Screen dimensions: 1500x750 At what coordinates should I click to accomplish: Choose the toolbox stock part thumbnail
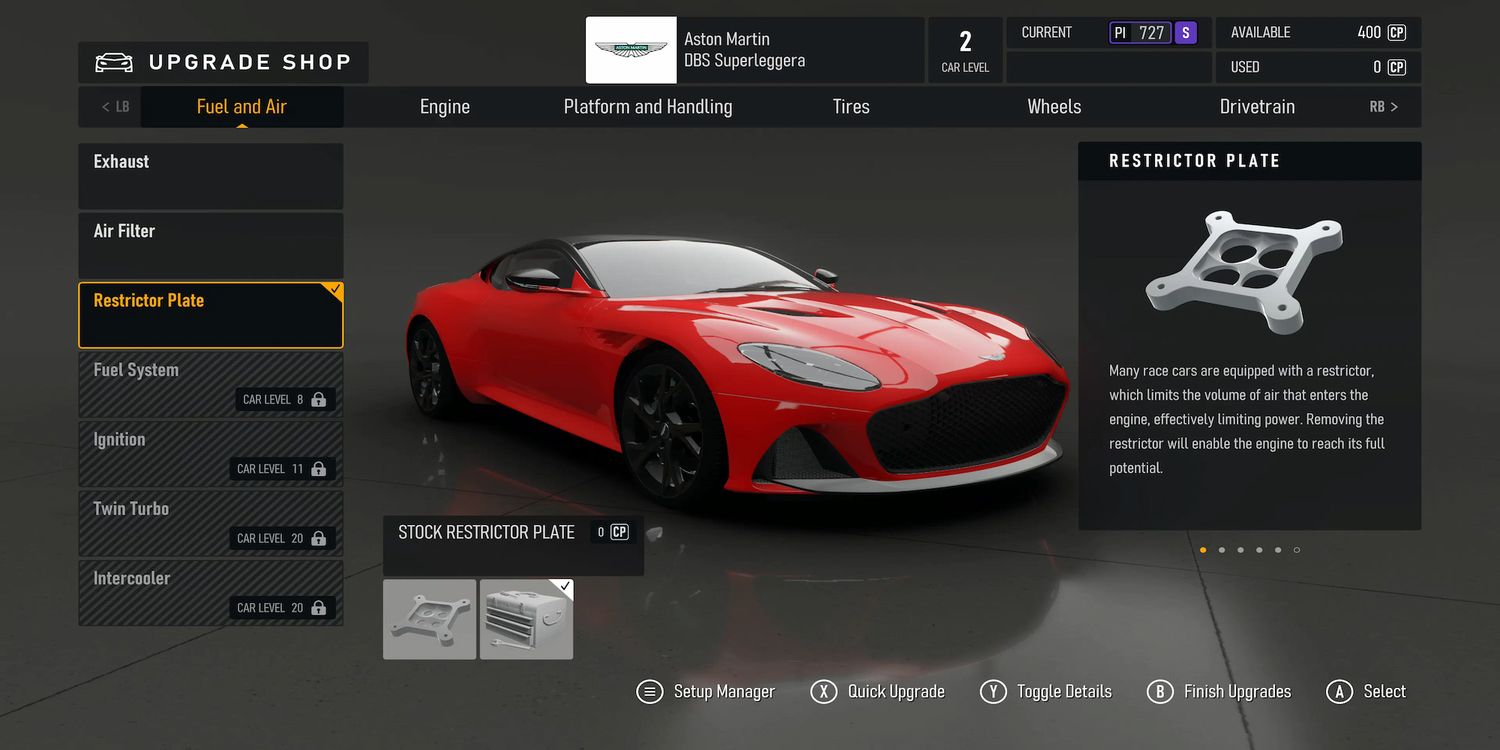click(527, 619)
